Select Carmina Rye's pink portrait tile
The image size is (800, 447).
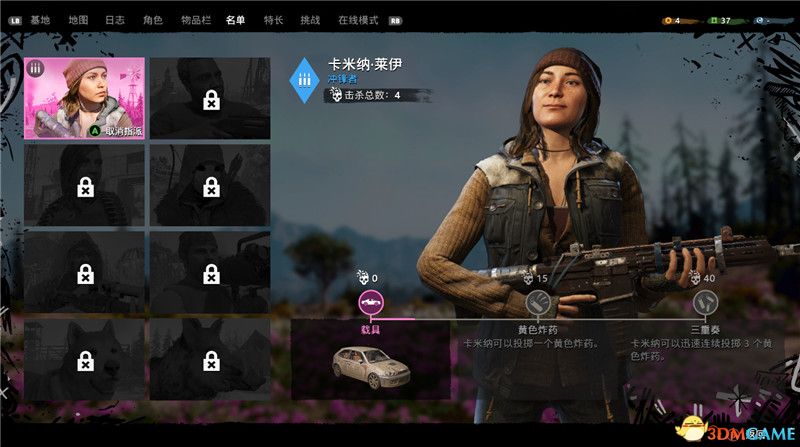(x=85, y=97)
